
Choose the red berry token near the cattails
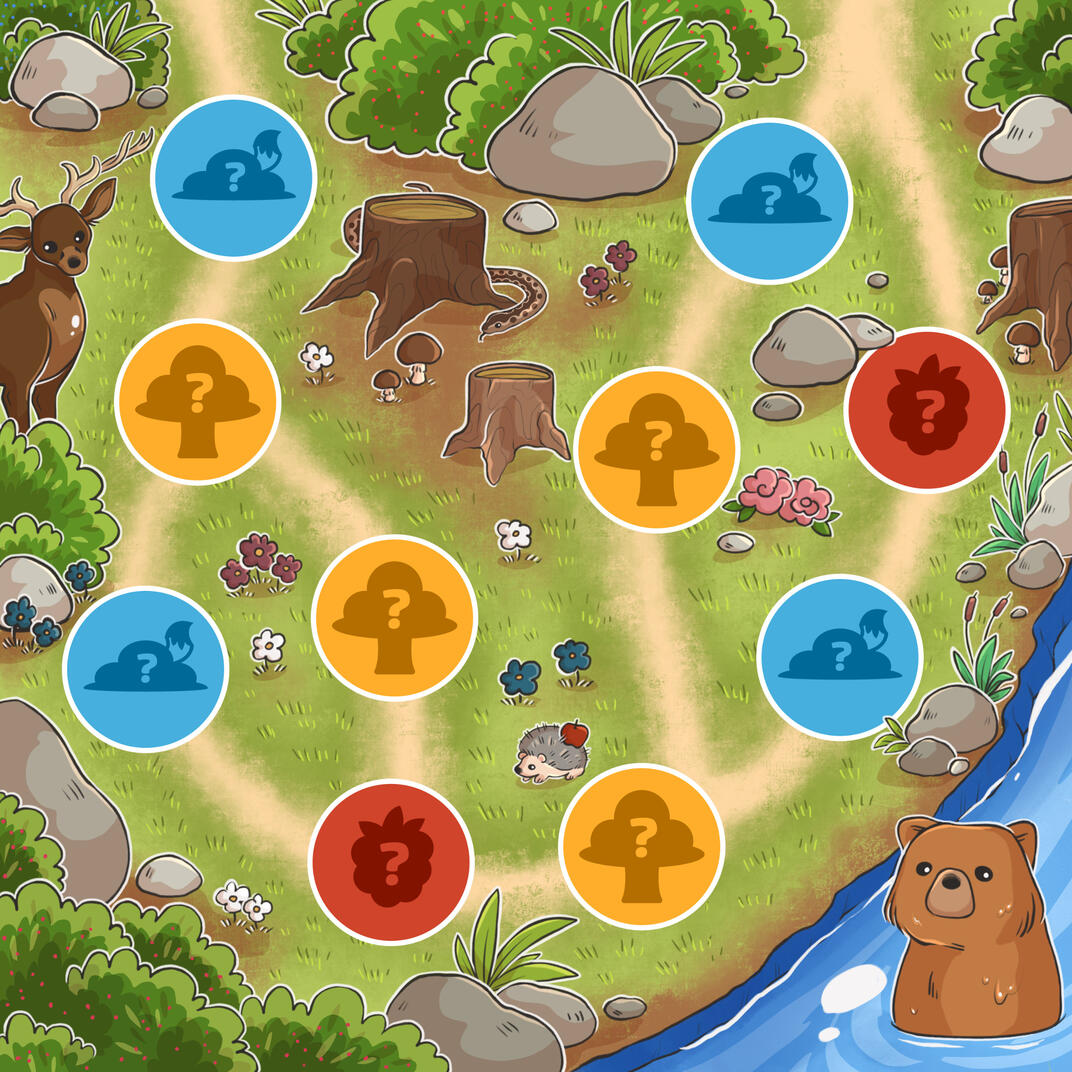926,410
